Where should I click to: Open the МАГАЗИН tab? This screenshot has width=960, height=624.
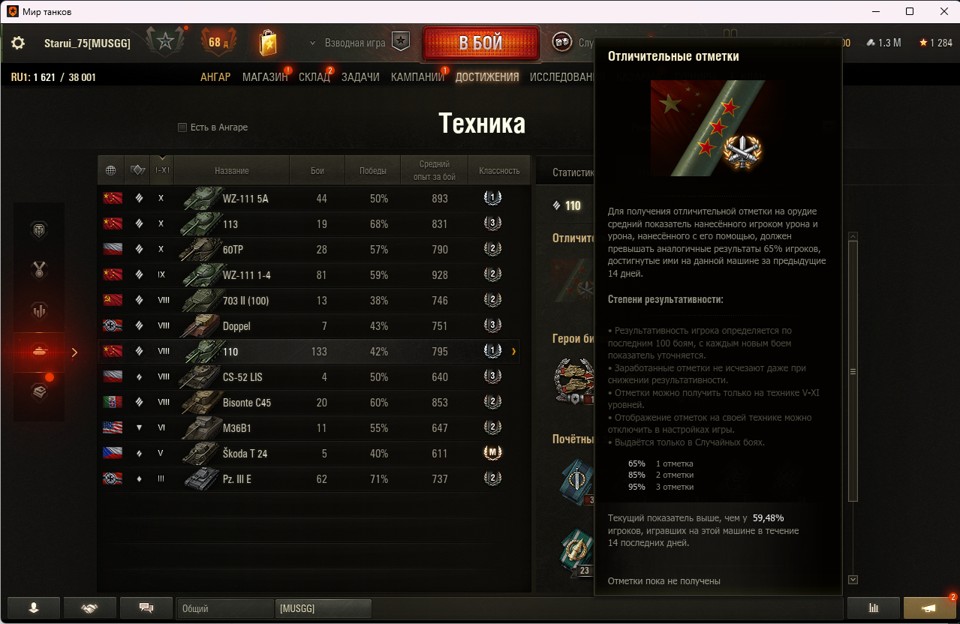pos(264,77)
